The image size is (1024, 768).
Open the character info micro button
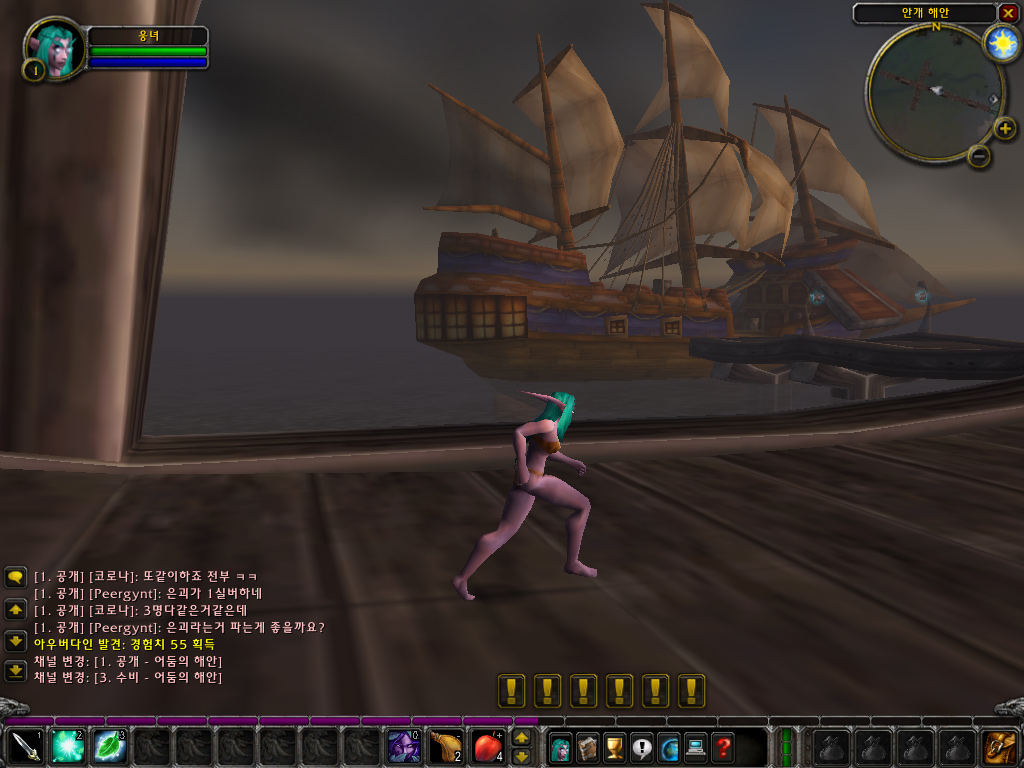[x=561, y=747]
